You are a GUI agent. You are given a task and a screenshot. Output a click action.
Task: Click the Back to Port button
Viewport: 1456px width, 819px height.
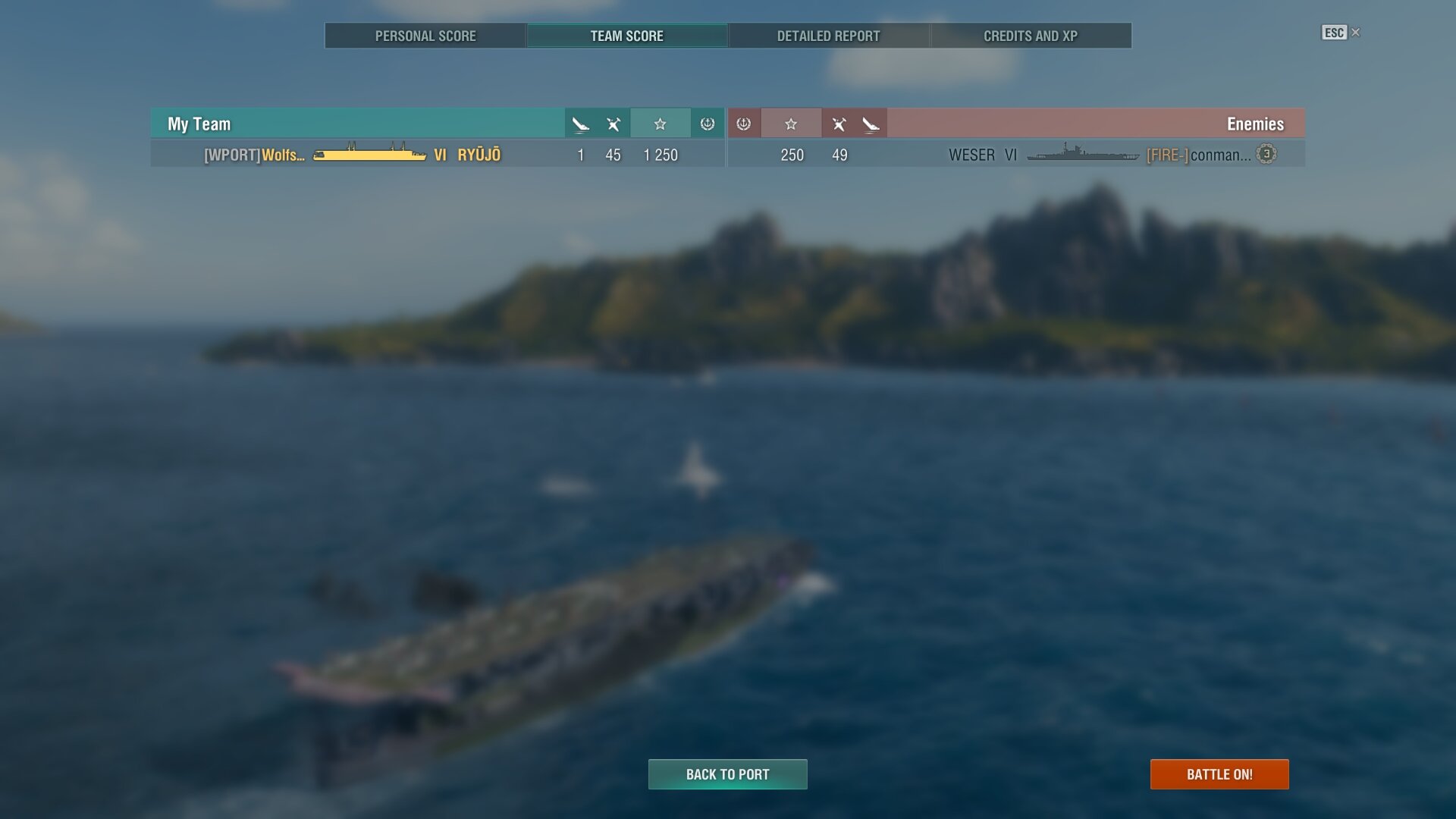727,774
